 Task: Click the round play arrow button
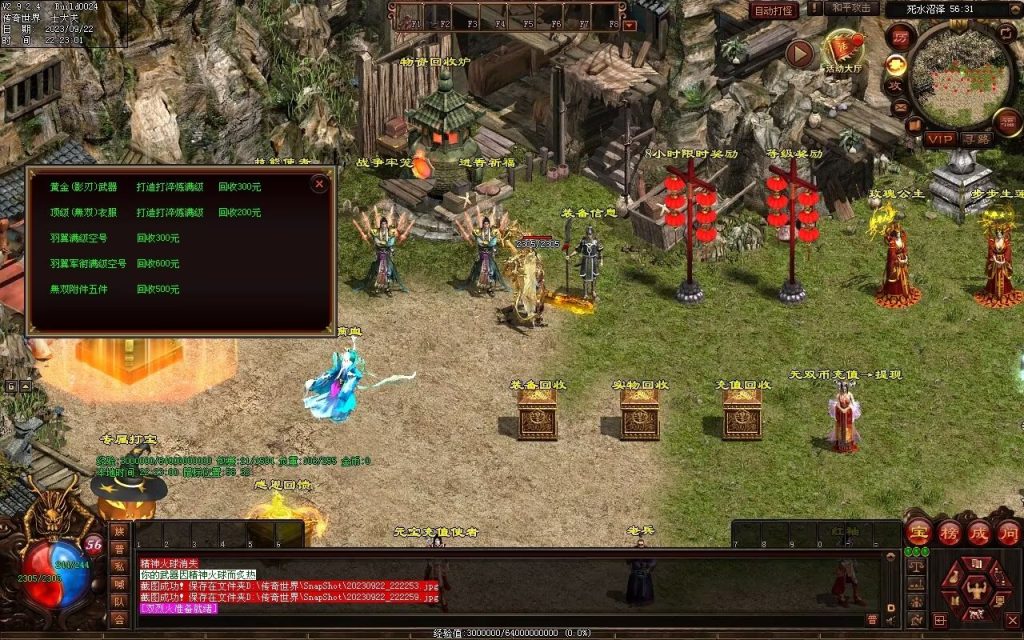coord(799,53)
